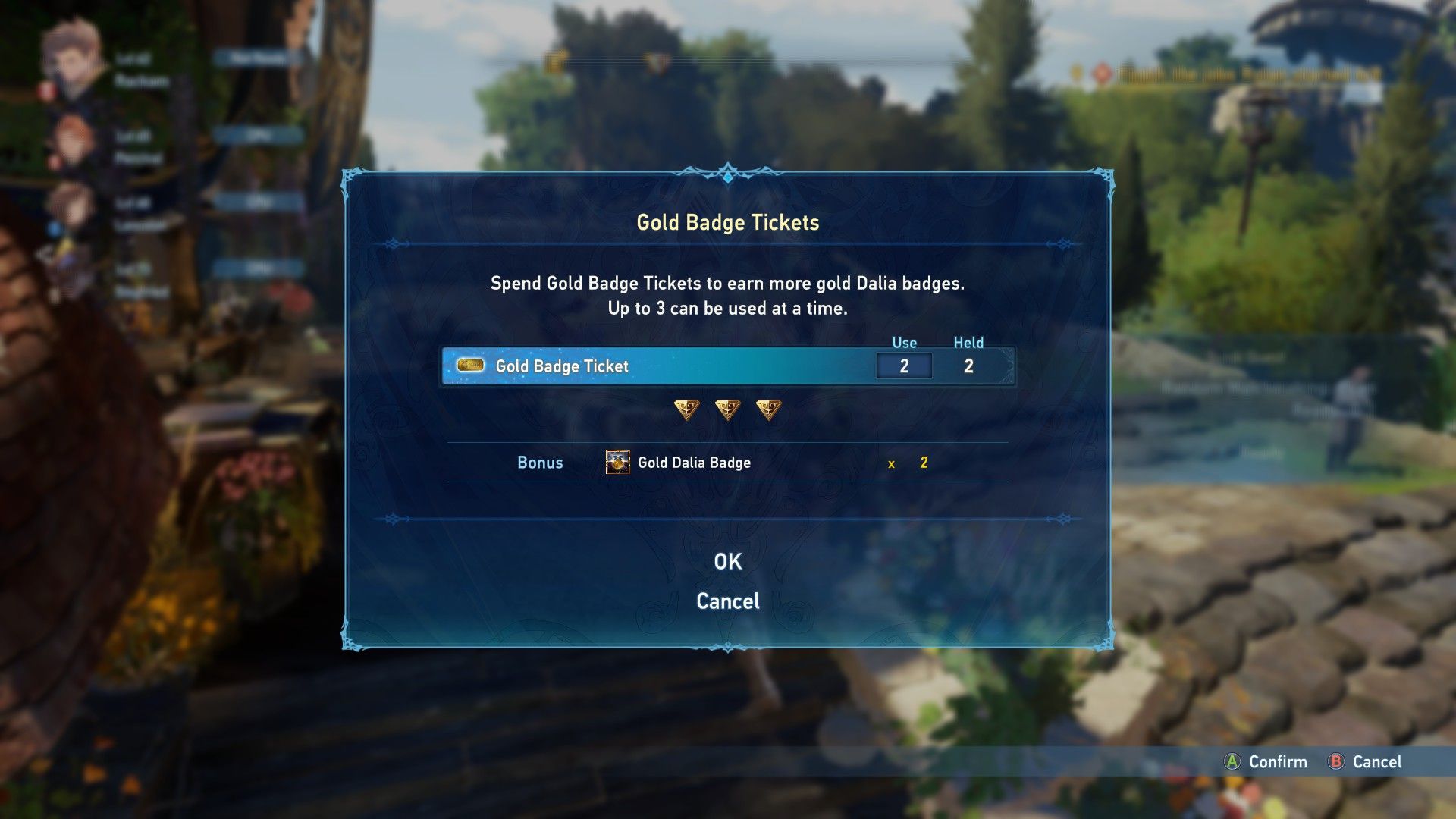Click the Bonus quantity value of 2

922,462
